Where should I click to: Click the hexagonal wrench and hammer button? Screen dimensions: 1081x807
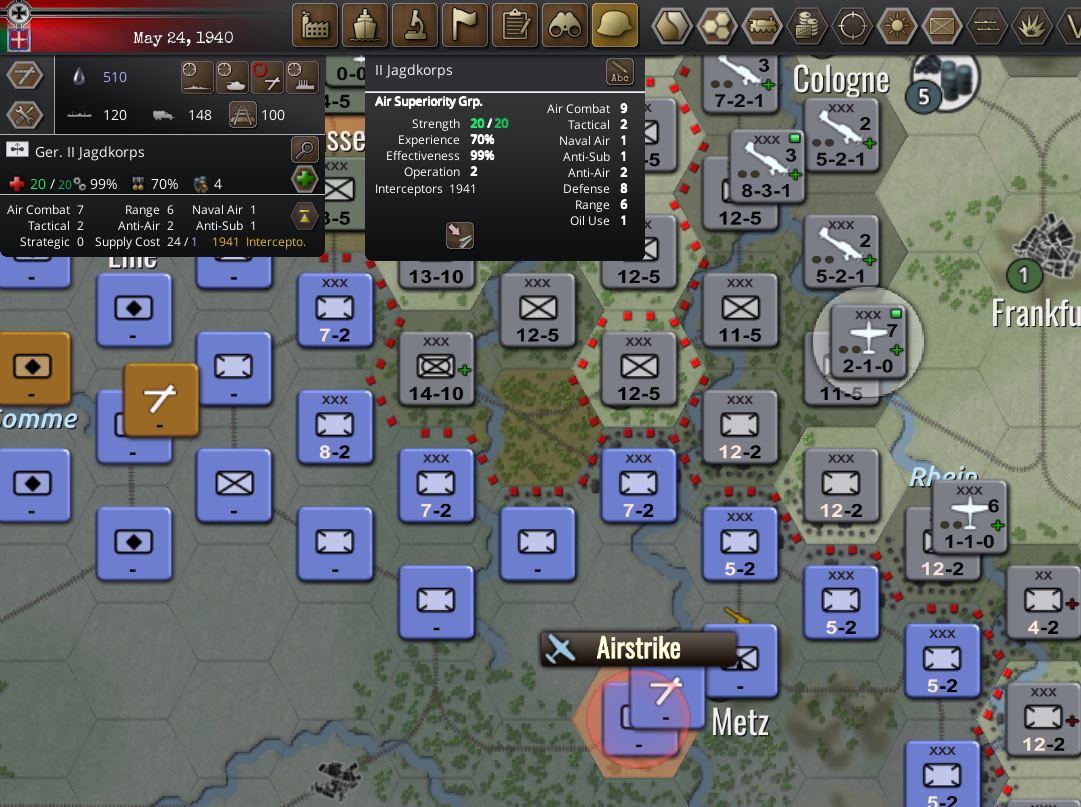[24, 115]
